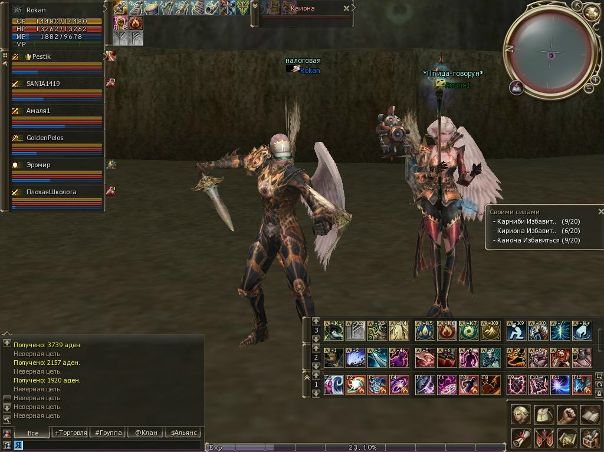Open the quest scroll menu icon
The width and height of the screenshot is (604, 452).
tap(521, 438)
